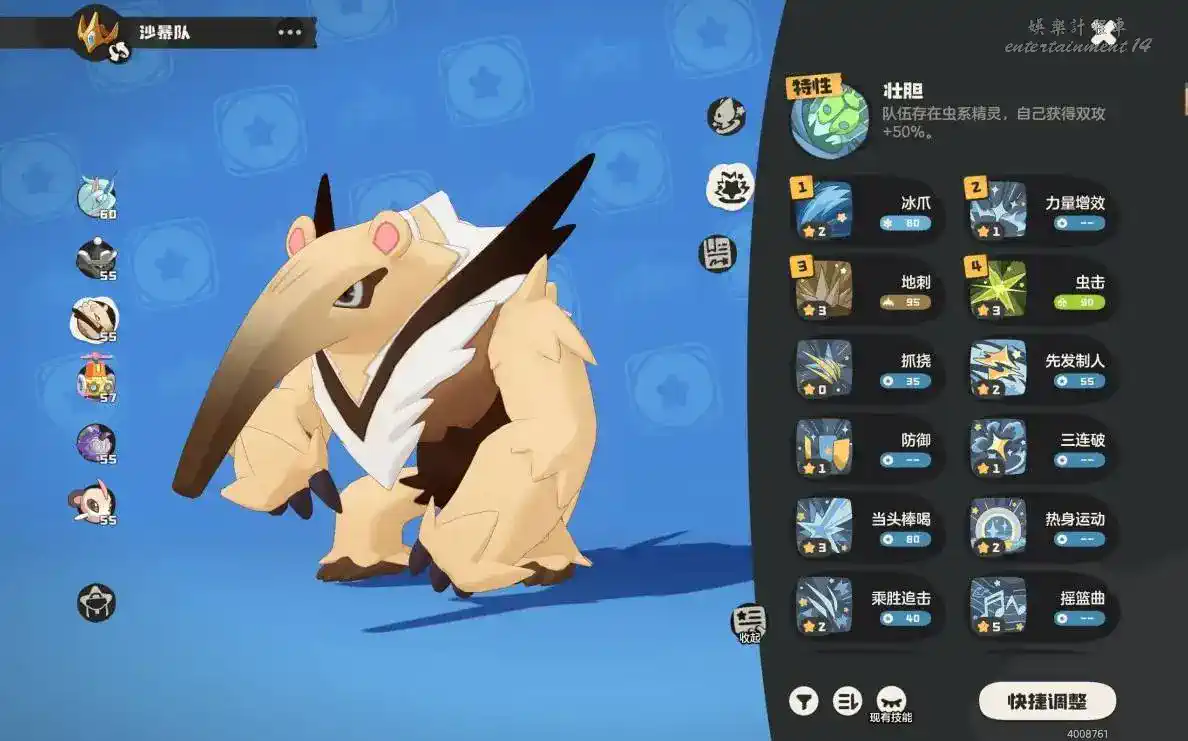Select the level 57 robot creature
Viewport: 1188px width, 741px height.
point(97,380)
